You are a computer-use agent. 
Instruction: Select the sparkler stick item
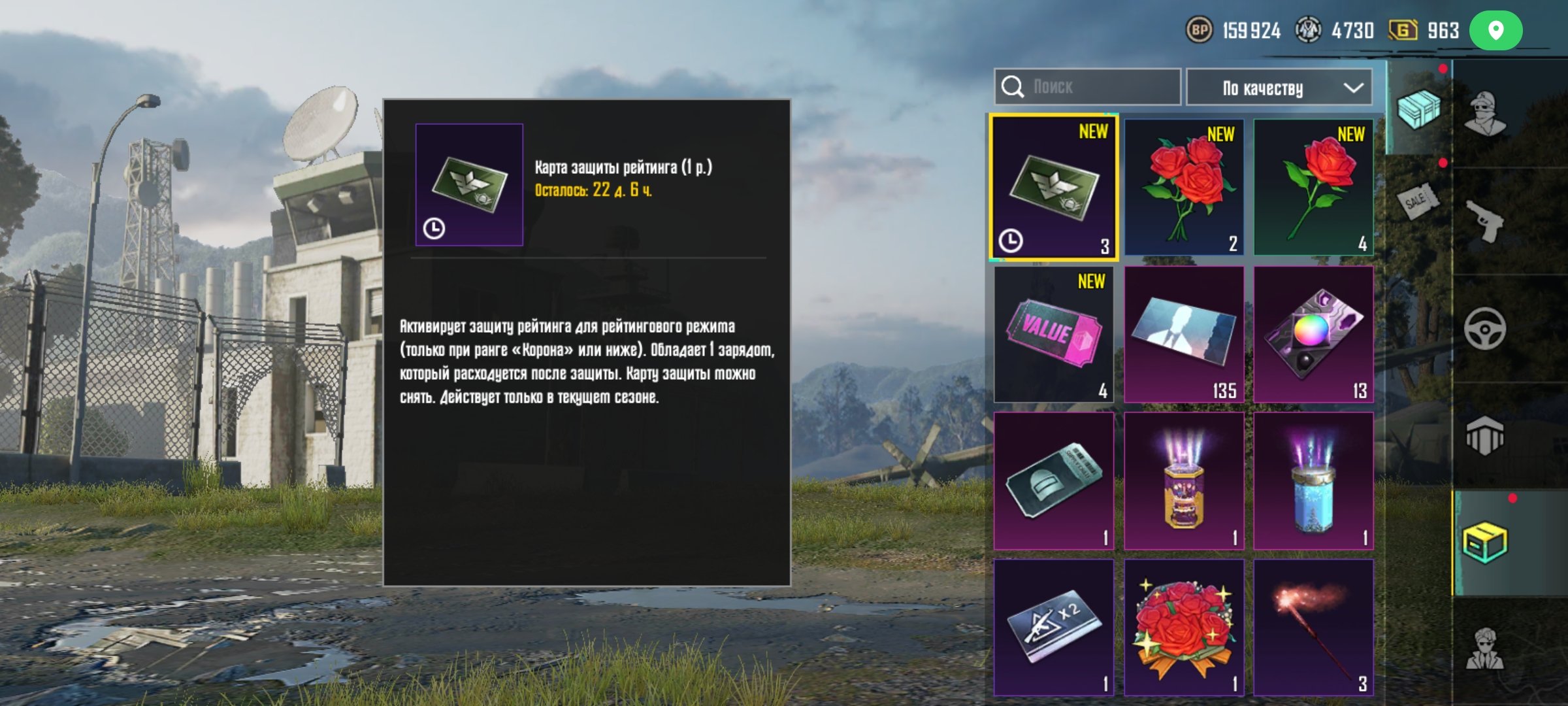pos(1313,628)
